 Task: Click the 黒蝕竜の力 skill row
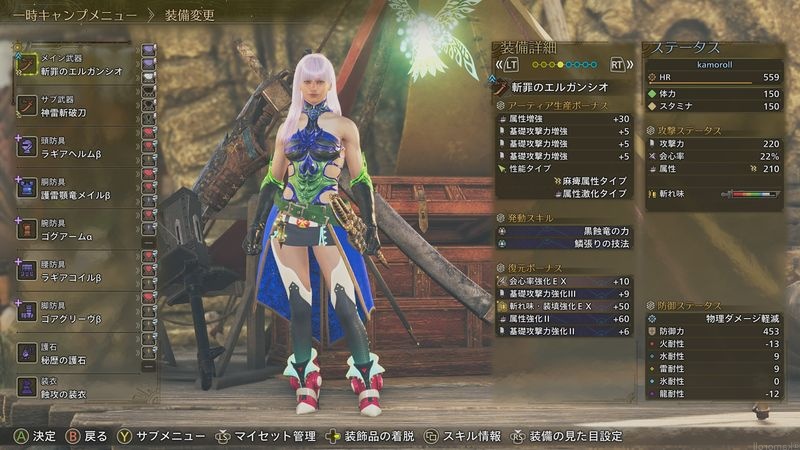point(565,231)
